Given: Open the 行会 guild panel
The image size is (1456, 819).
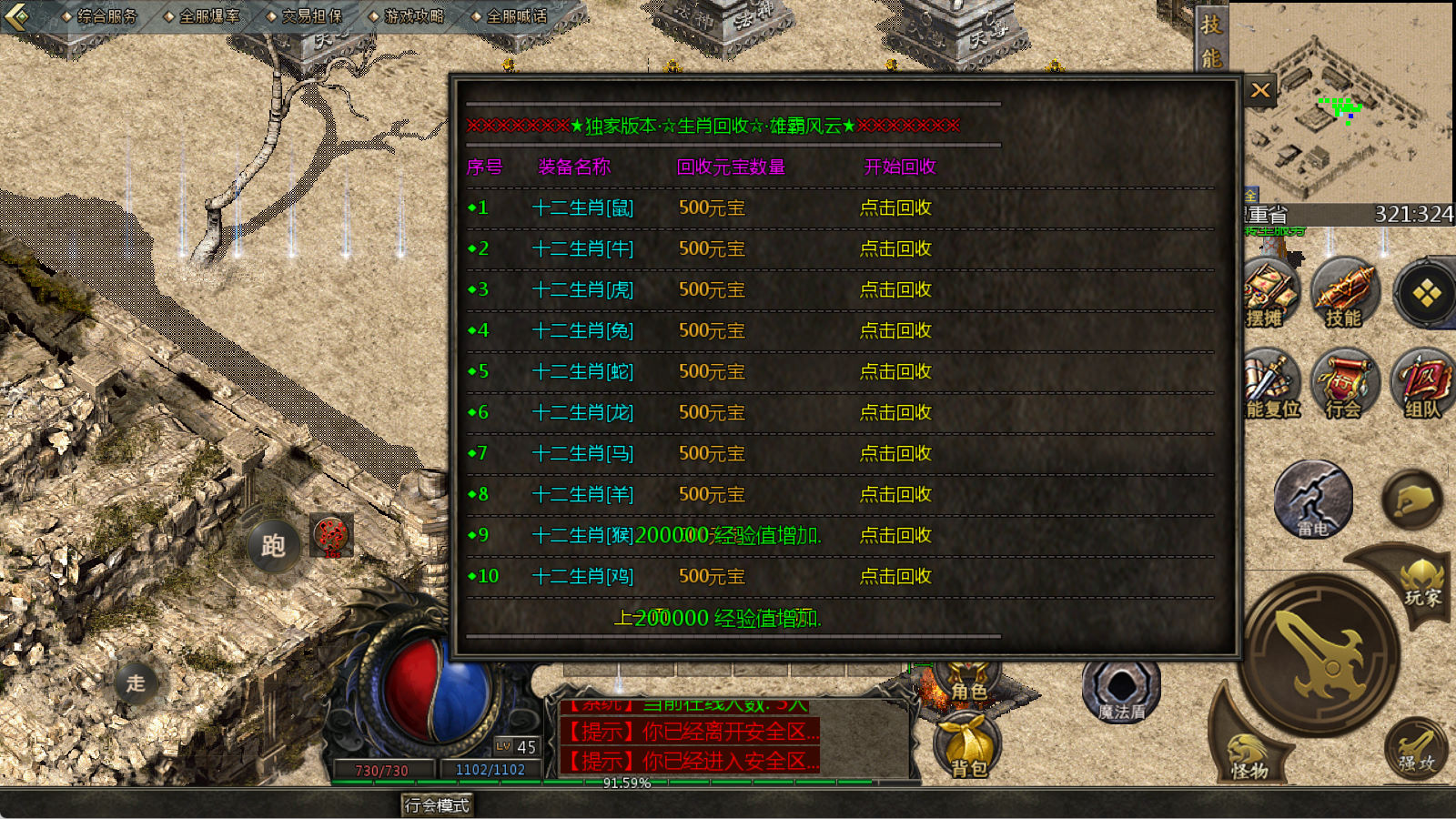Looking at the screenshot, I should pos(1344,384).
